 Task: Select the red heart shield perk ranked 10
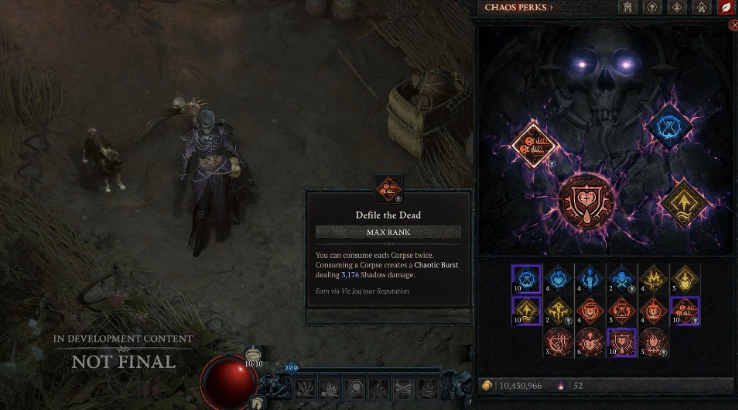(623, 343)
